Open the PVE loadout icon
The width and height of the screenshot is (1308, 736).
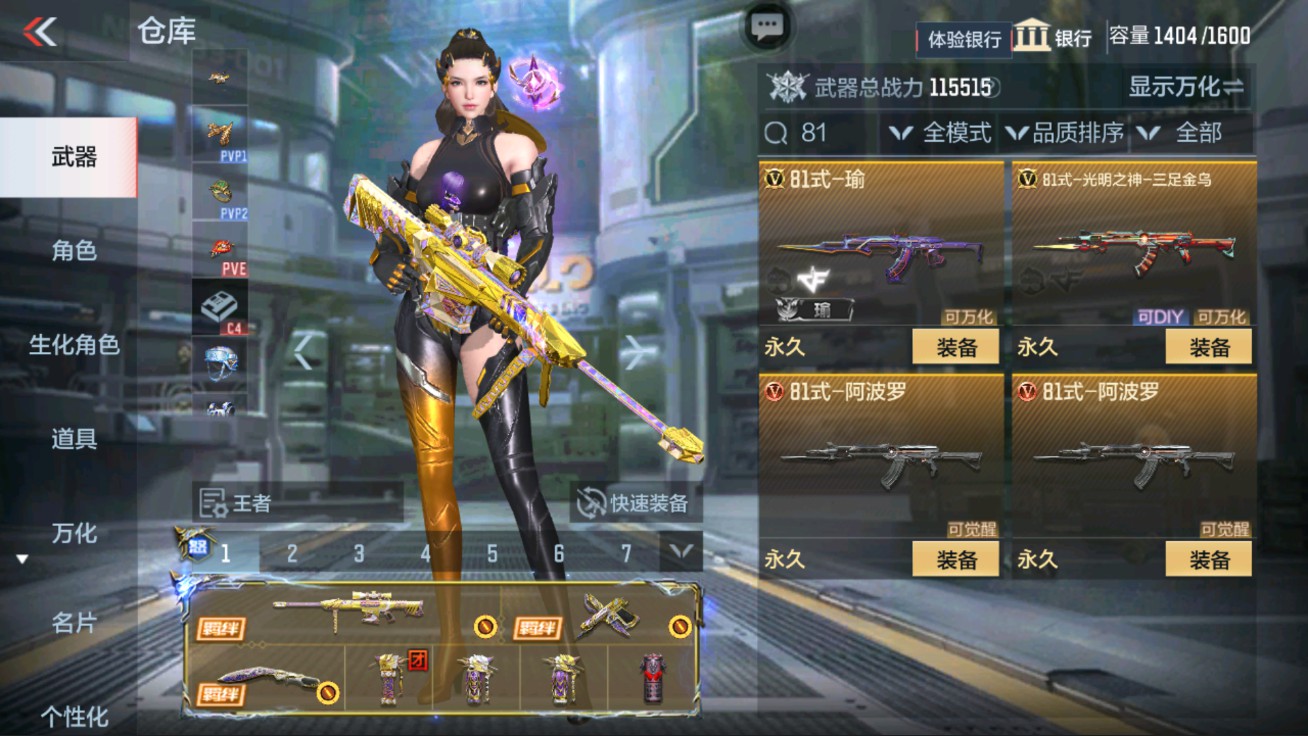pyautogui.click(x=220, y=250)
